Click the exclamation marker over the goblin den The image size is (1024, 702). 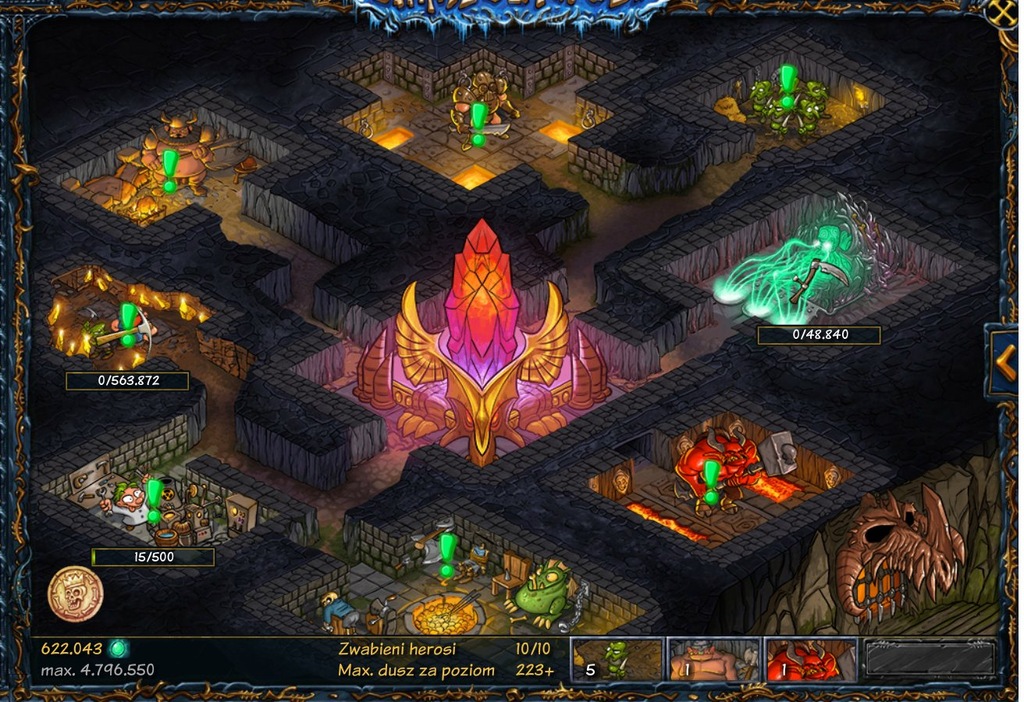(787, 84)
